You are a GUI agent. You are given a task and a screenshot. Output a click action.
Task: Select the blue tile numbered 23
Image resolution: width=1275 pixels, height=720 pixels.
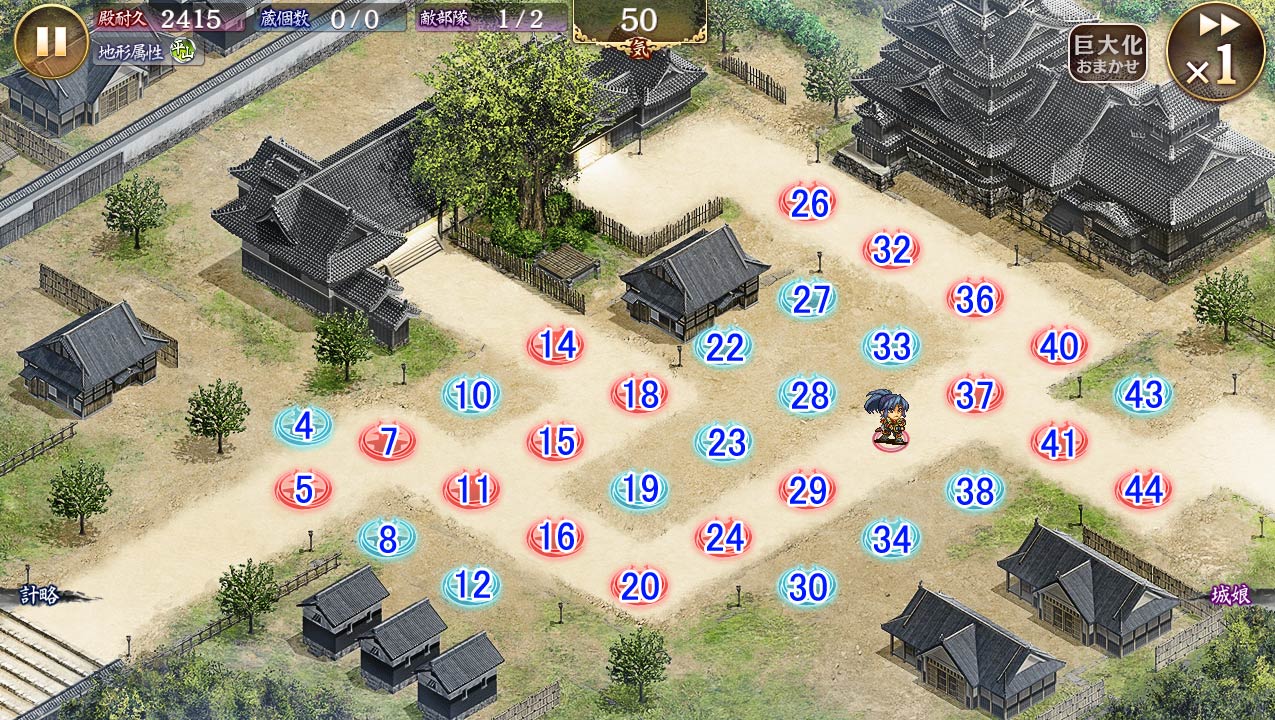pos(724,442)
